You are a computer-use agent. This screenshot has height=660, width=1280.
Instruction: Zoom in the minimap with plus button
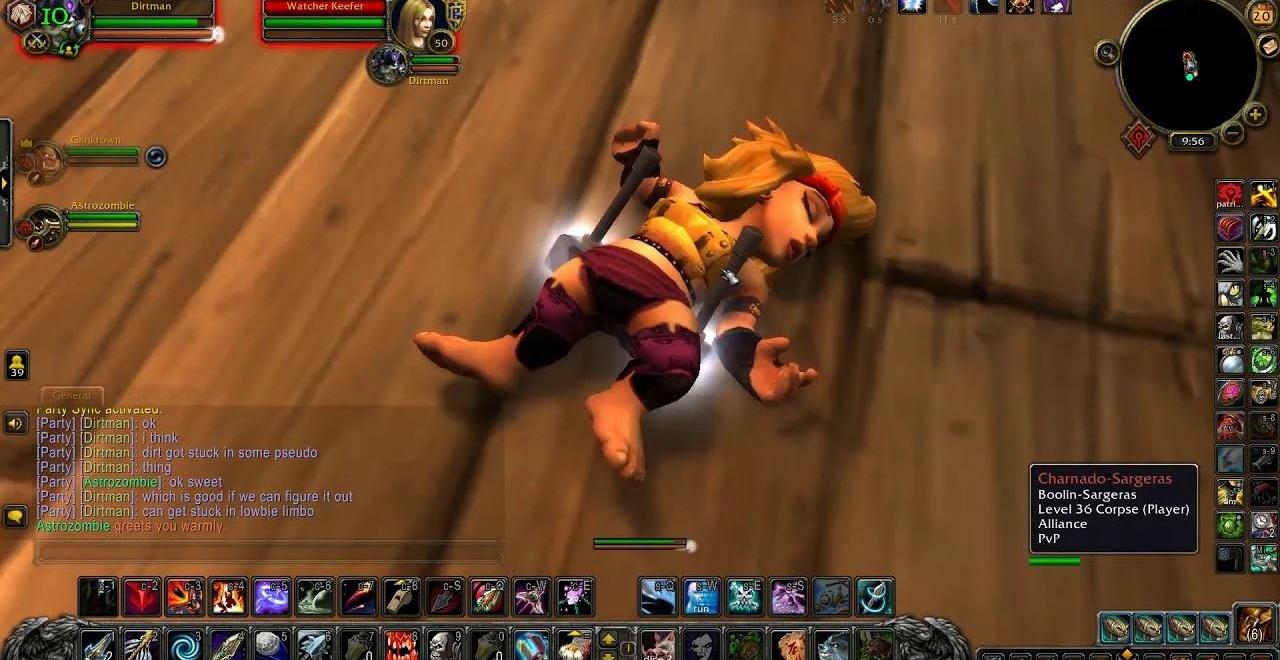point(1255,114)
